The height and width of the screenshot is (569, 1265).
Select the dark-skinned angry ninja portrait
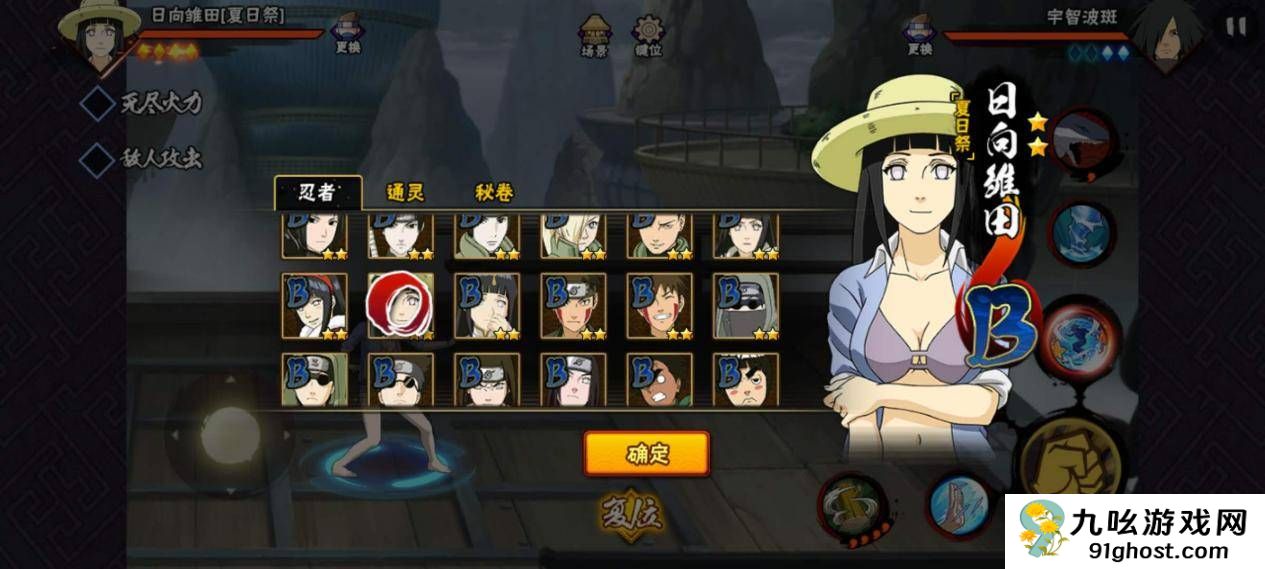coord(659,379)
